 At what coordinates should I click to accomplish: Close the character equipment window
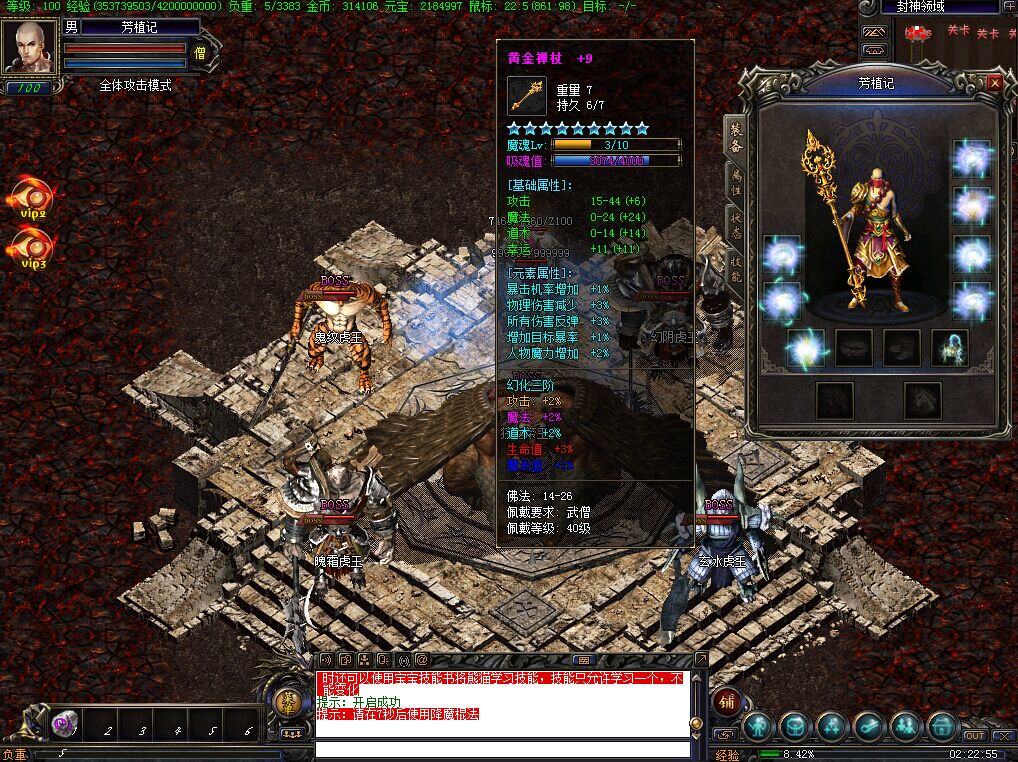[x=994, y=83]
